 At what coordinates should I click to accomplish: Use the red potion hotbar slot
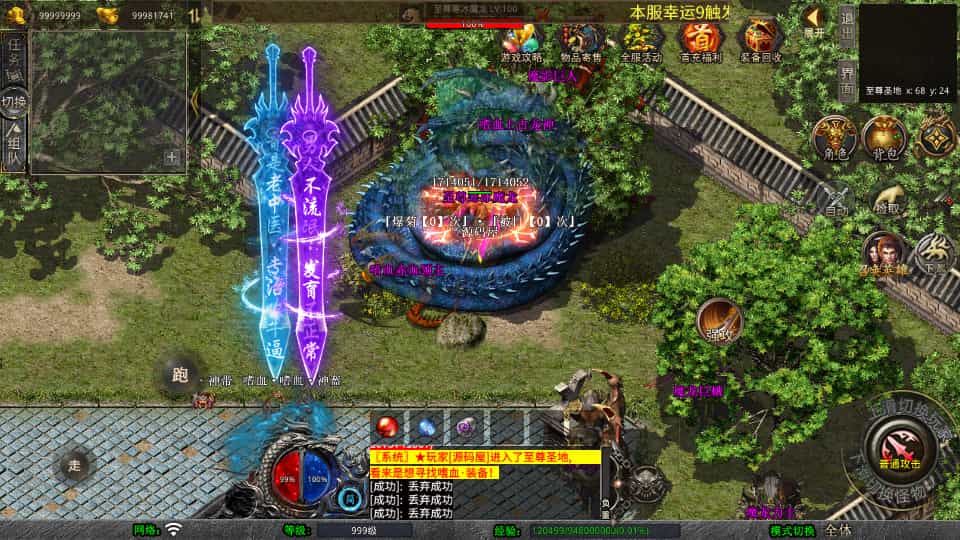coord(387,427)
